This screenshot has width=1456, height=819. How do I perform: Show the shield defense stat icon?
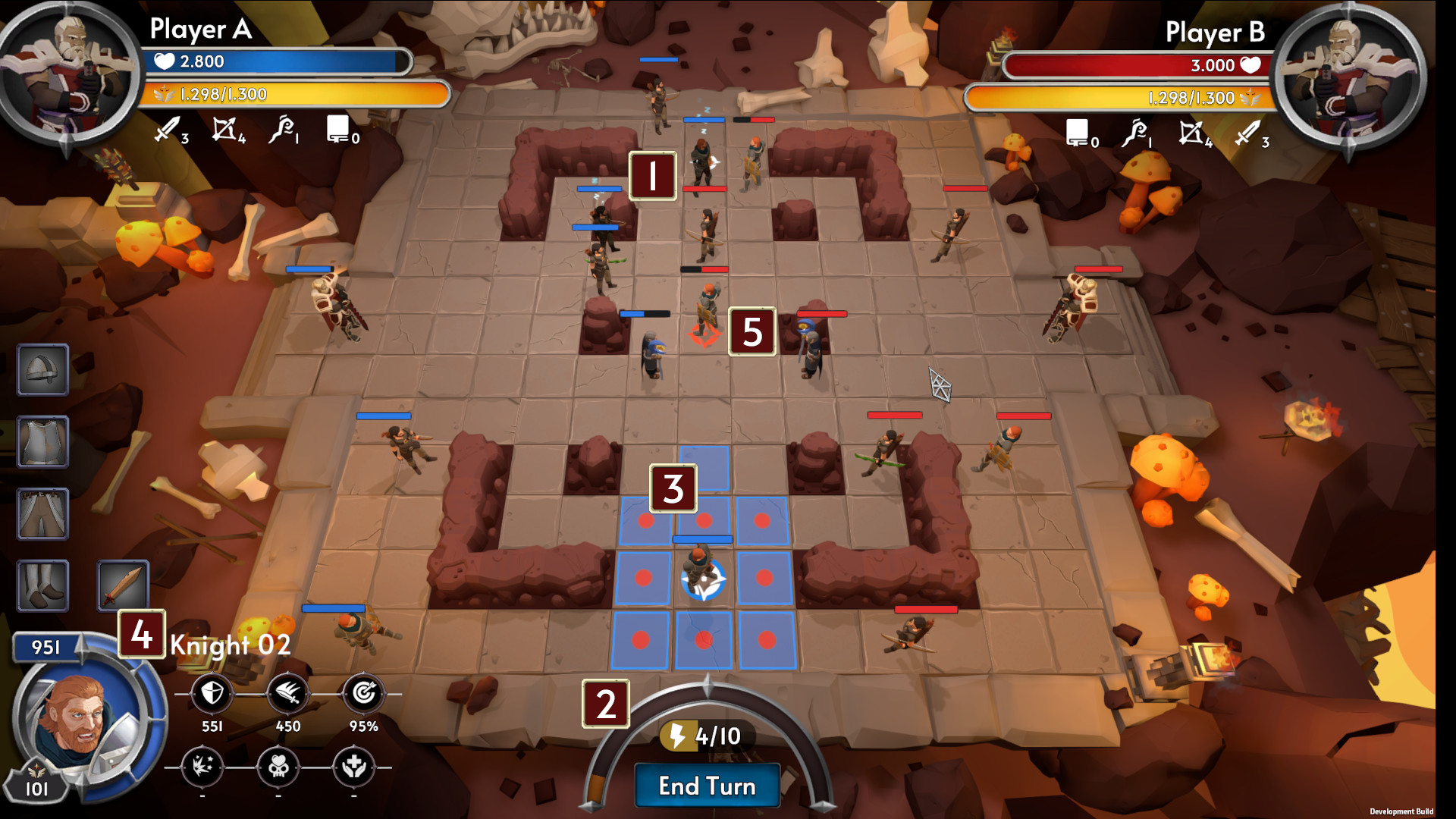pyautogui.click(x=212, y=693)
